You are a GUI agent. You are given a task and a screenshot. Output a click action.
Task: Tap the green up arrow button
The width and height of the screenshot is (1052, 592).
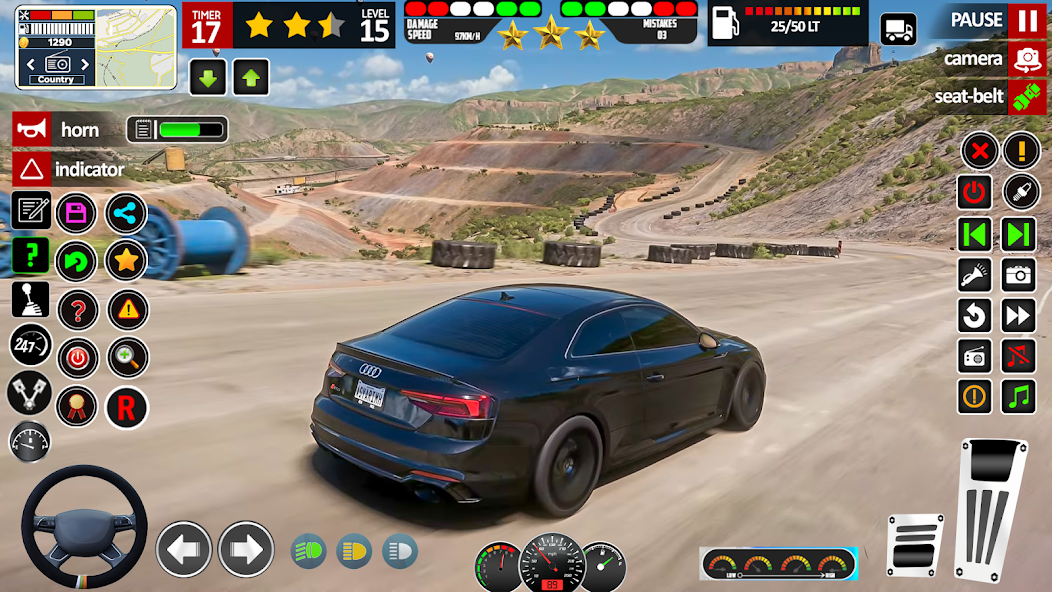[251, 77]
